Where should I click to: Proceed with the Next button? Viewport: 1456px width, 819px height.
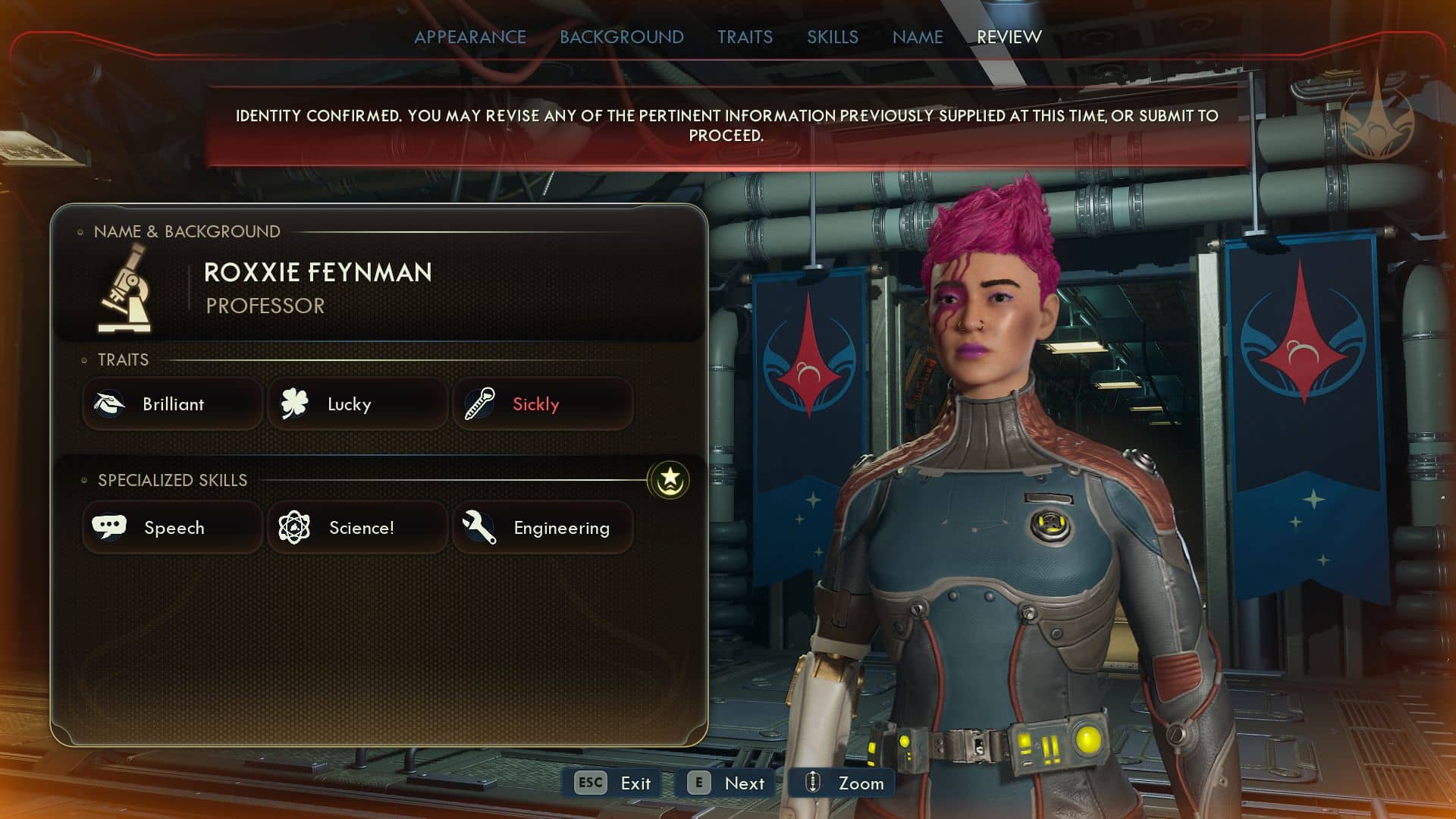[x=726, y=783]
